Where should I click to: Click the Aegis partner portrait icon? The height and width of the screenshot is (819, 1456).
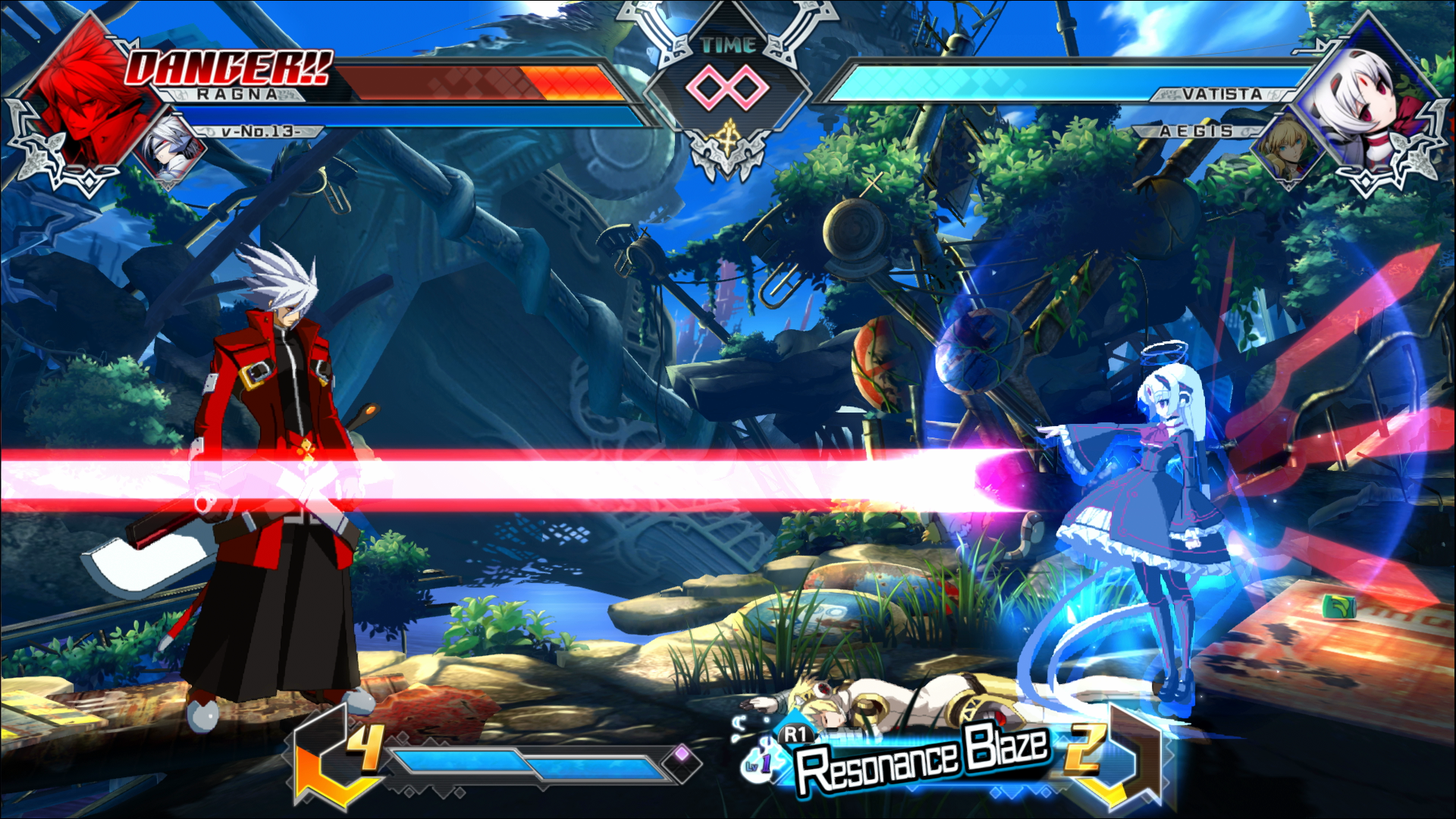click(1285, 146)
